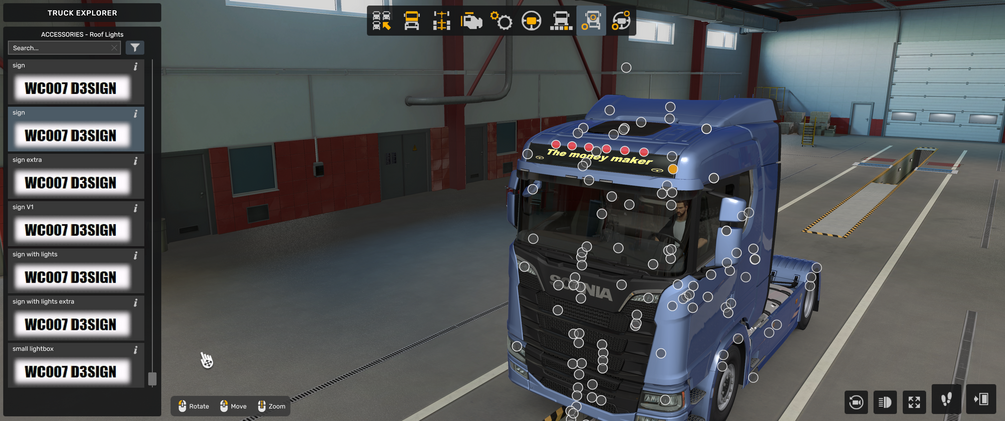
Task: Open the truck selection category icon
Action: 381,21
